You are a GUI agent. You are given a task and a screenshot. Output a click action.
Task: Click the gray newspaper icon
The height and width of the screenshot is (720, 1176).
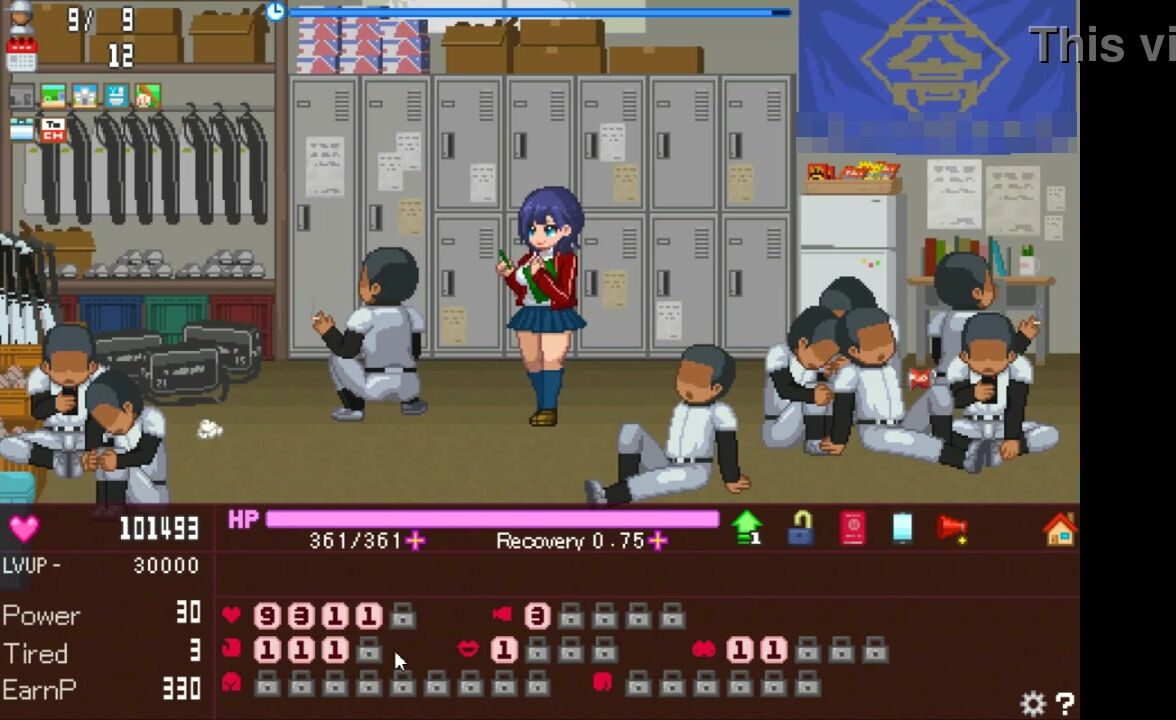tap(21, 97)
